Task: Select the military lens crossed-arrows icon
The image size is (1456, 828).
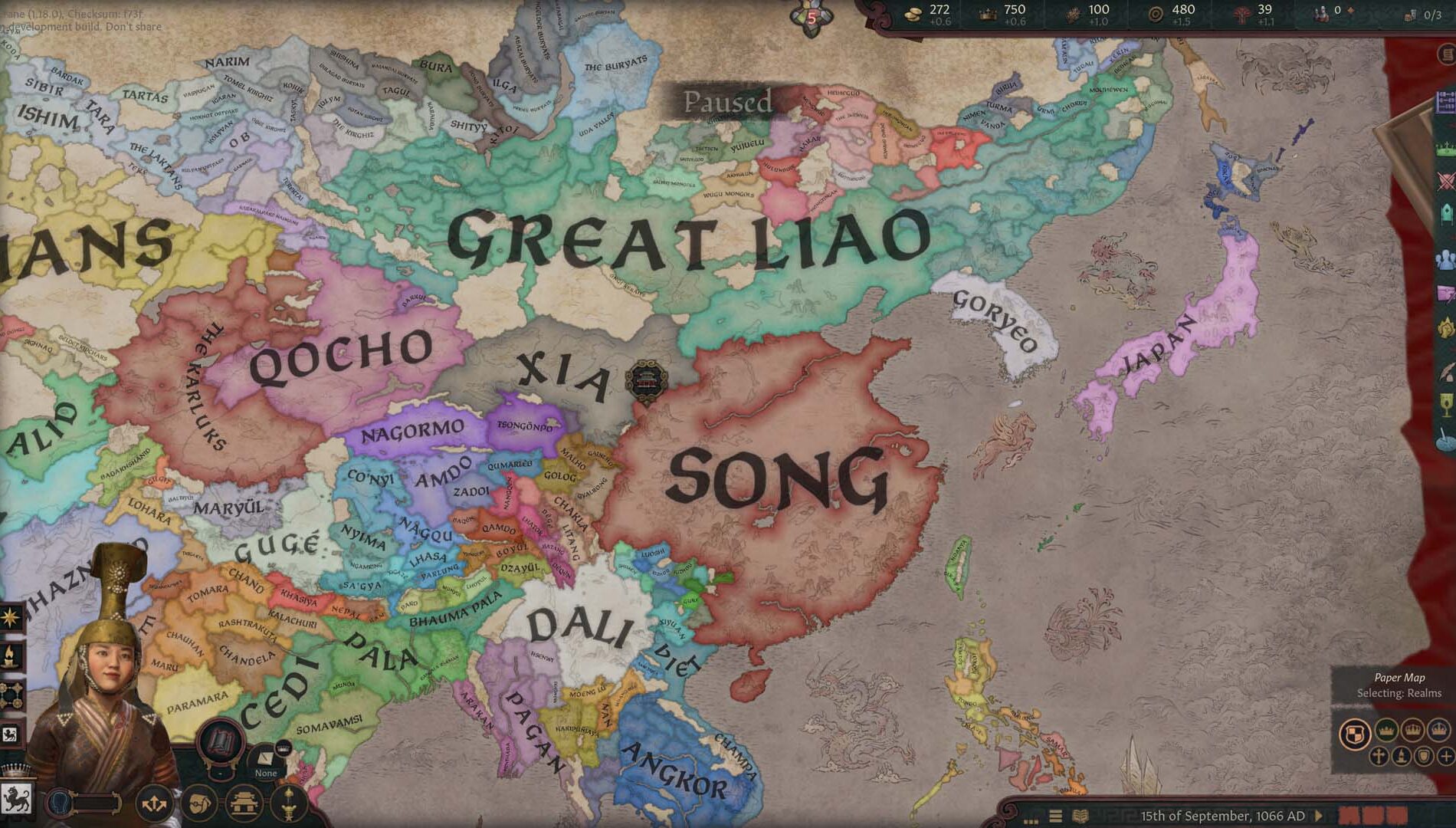Action: click(x=153, y=804)
